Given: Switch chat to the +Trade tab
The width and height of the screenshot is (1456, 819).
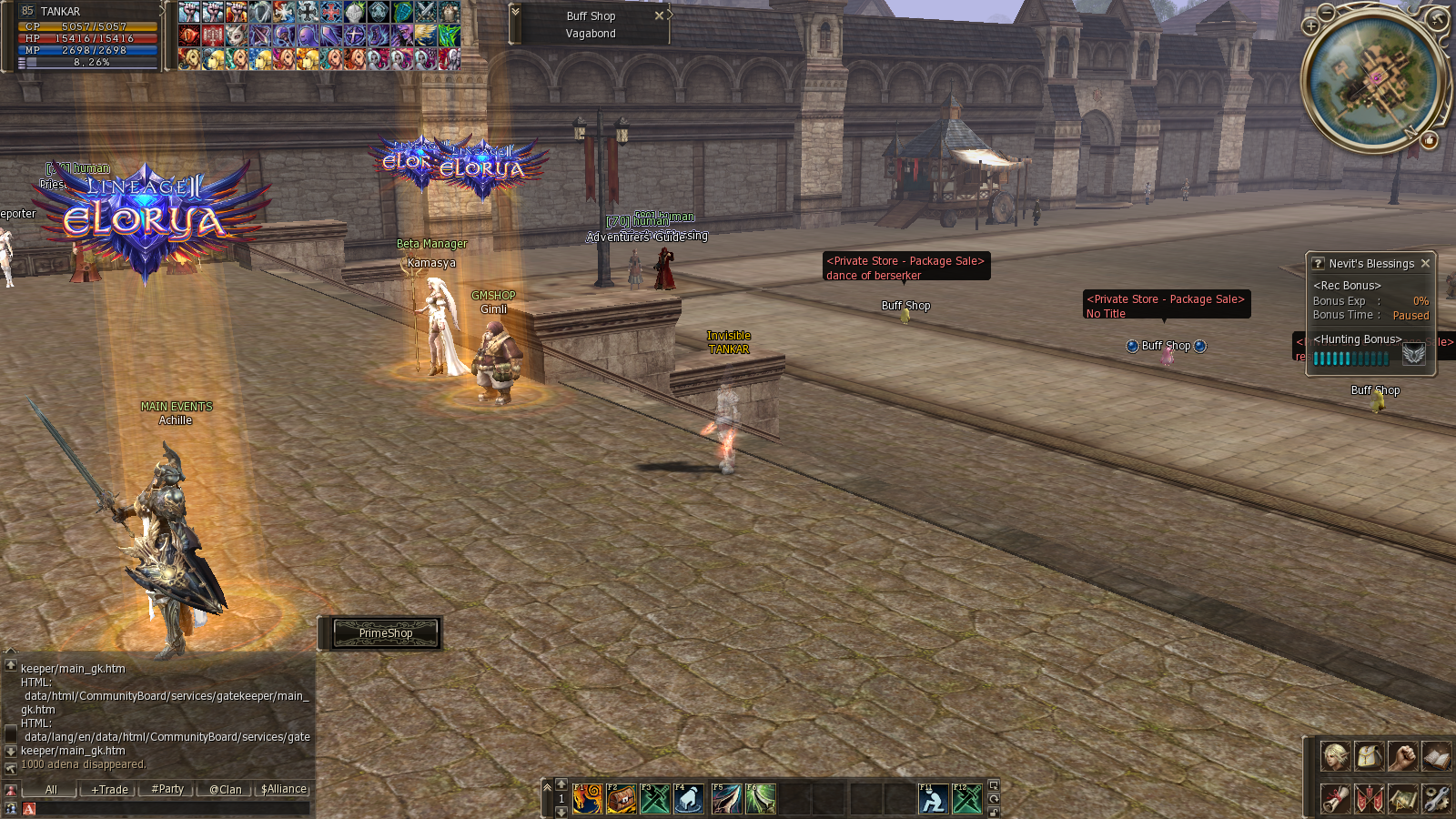Looking at the screenshot, I should pos(109,790).
